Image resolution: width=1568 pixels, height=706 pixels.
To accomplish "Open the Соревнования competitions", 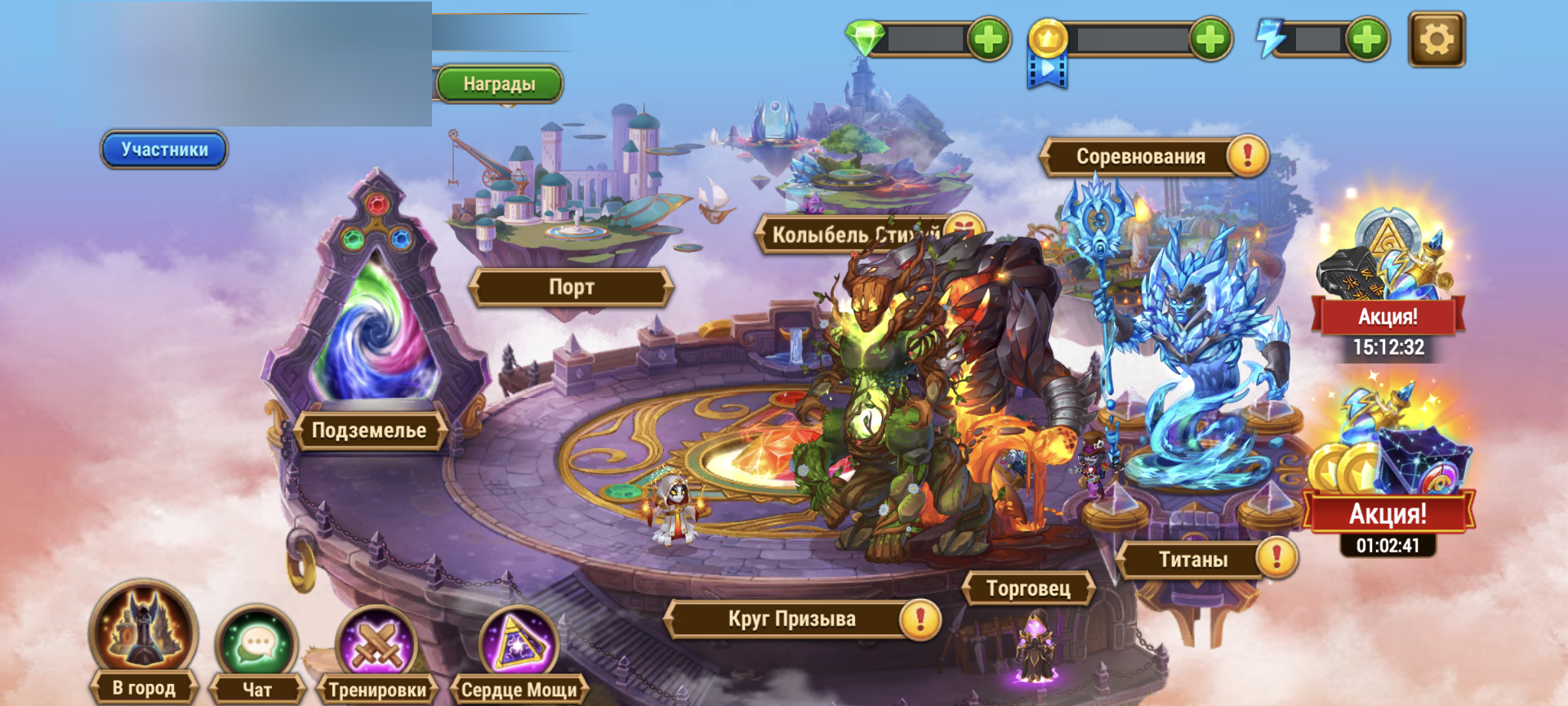I will pyautogui.click(x=1140, y=156).
